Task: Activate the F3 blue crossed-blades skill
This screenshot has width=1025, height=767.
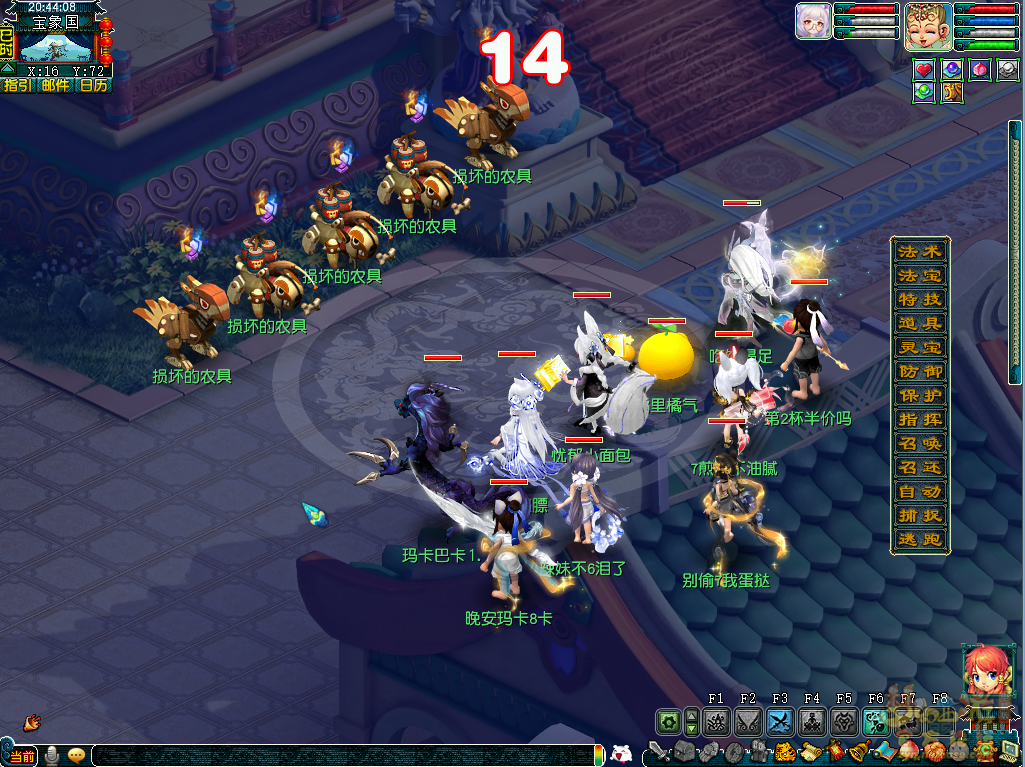Action: point(780,722)
